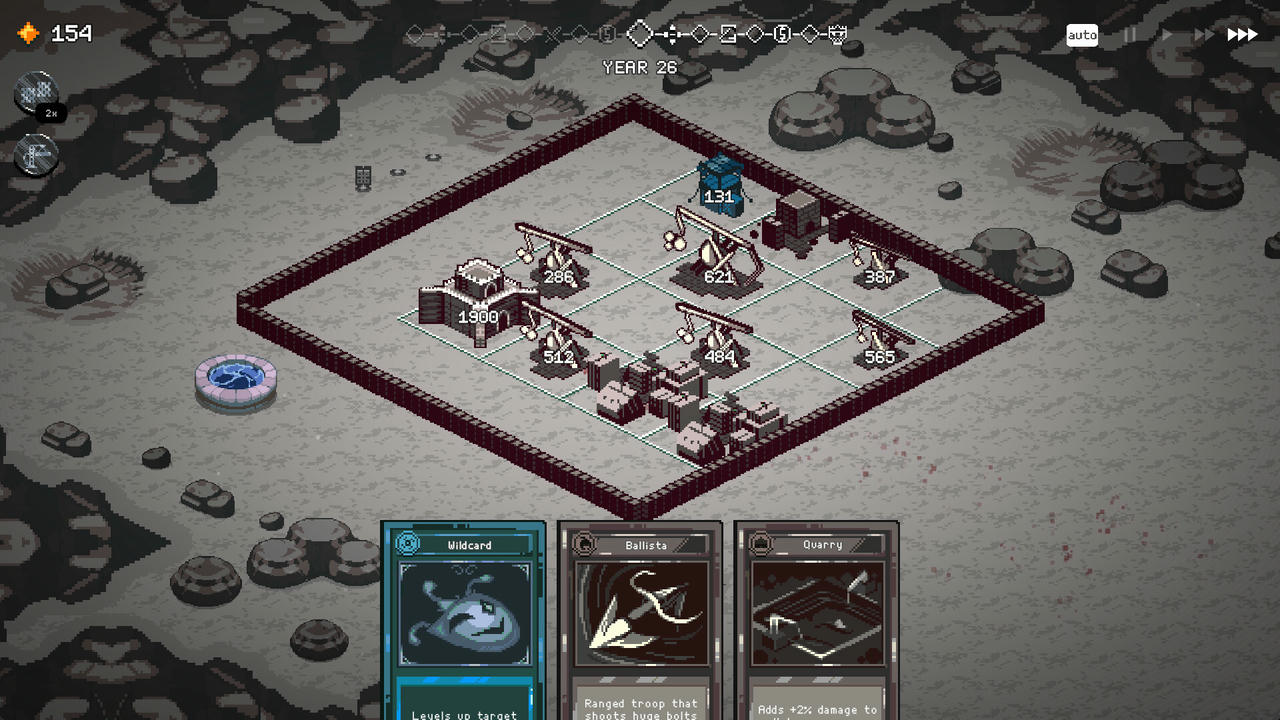Toggle the pause control

point(1130,35)
